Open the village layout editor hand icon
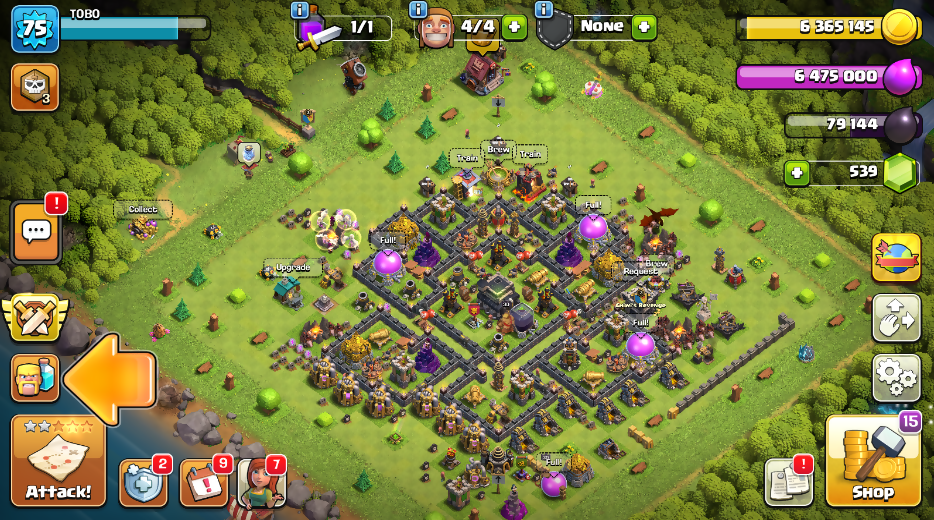This screenshot has height=520, width=934. tap(896, 318)
